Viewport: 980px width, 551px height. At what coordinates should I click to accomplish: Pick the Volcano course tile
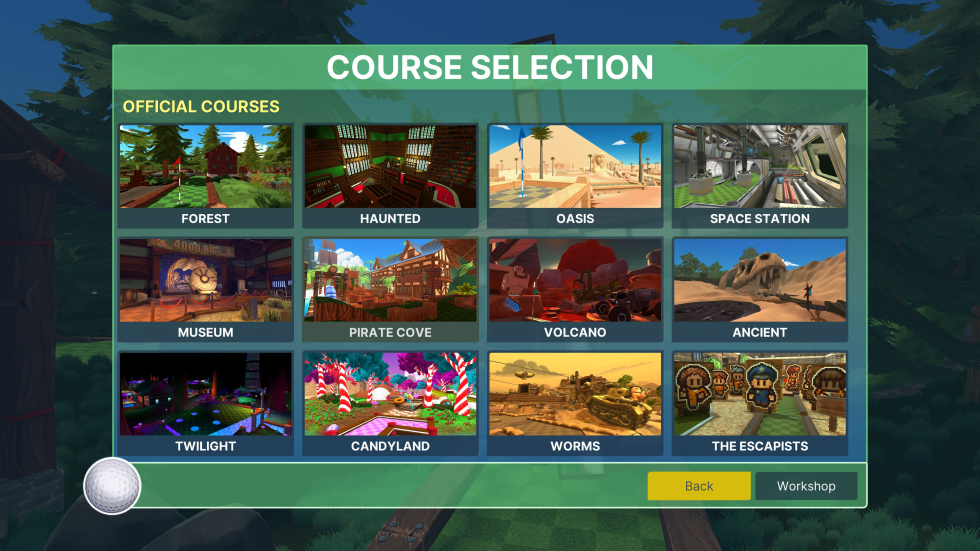(575, 289)
